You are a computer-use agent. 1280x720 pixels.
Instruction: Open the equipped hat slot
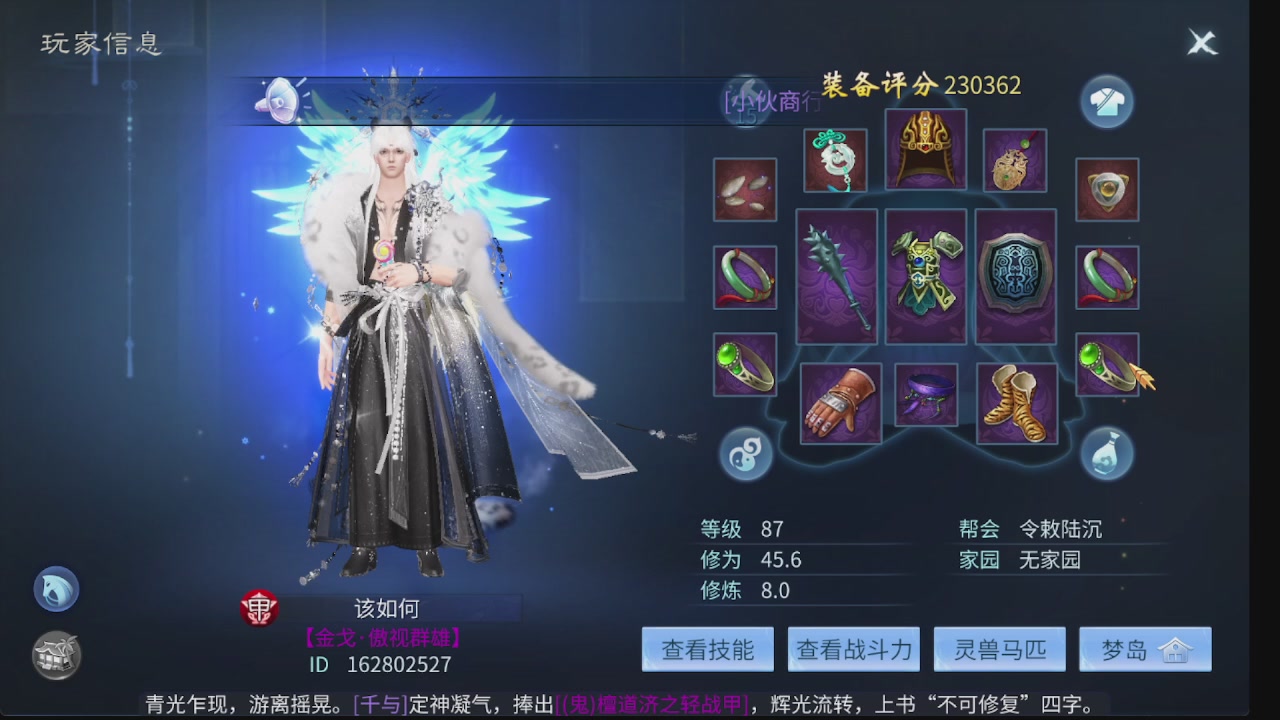click(x=925, y=150)
